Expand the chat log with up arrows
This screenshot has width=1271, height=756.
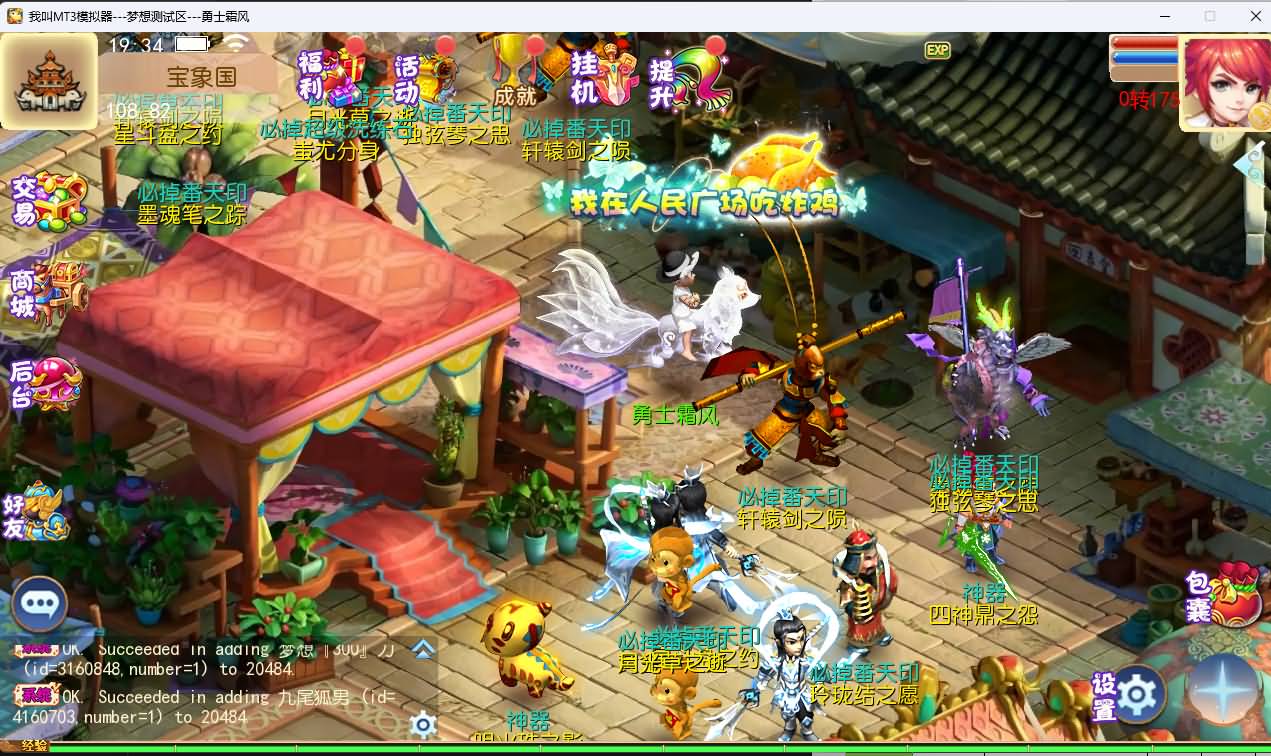[x=423, y=650]
